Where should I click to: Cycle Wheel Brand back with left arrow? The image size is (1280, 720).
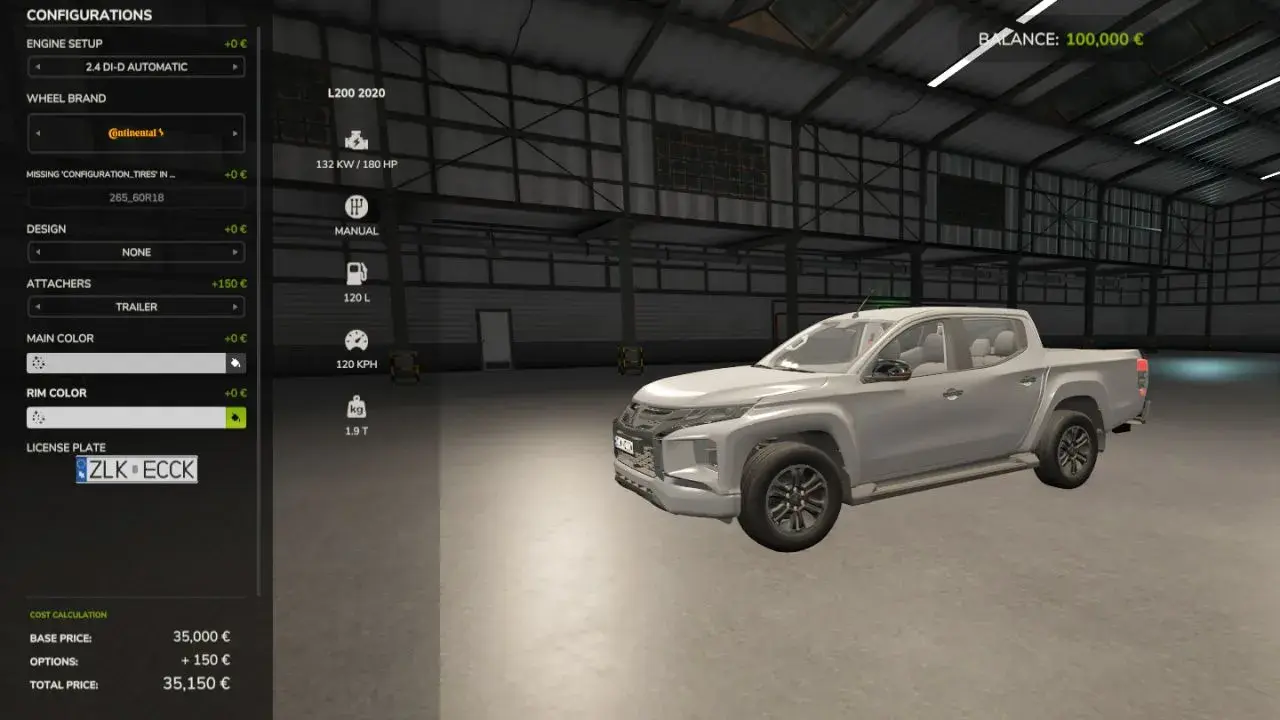click(39, 131)
